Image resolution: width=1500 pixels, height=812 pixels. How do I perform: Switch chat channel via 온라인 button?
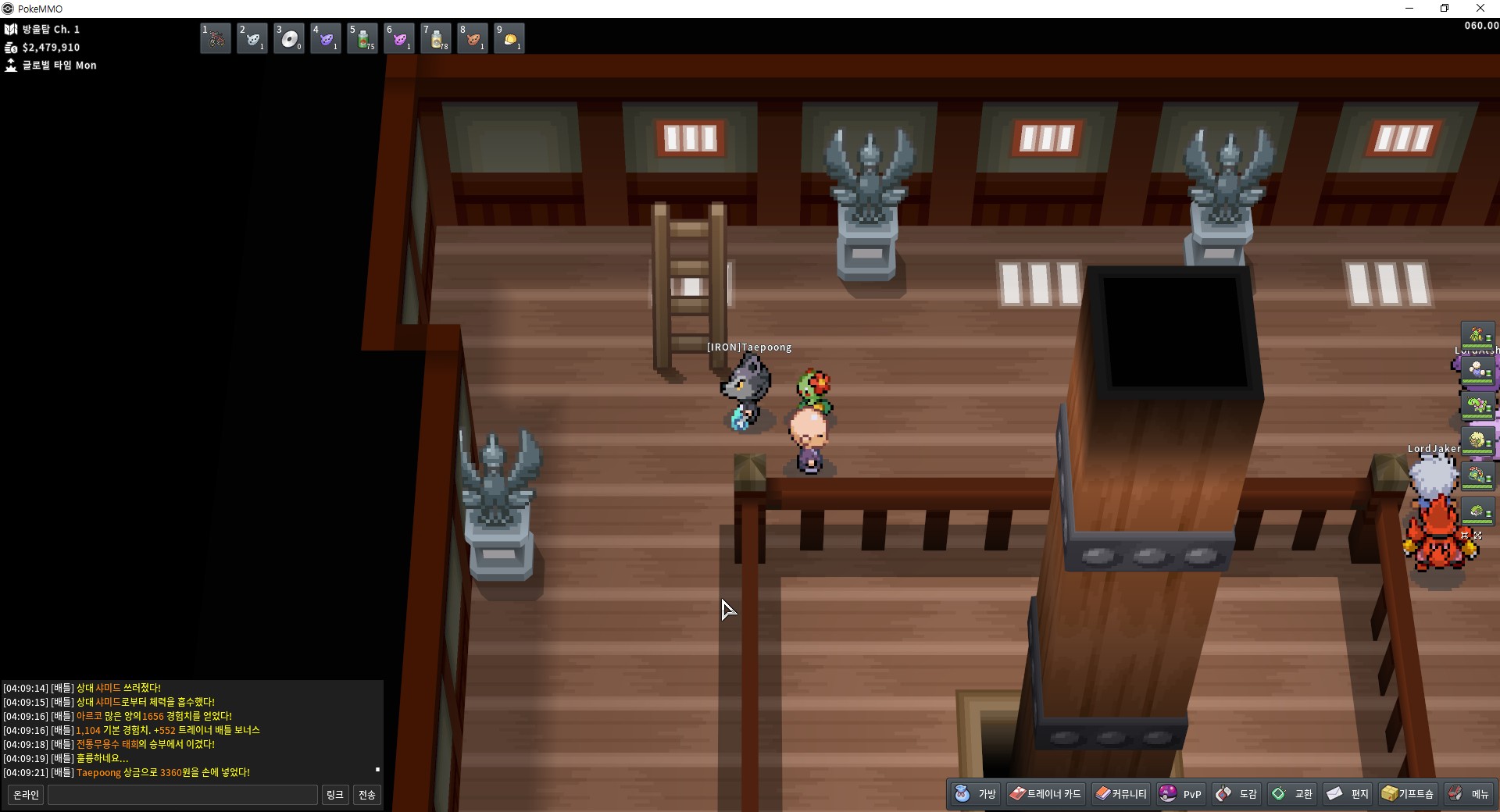click(26, 795)
